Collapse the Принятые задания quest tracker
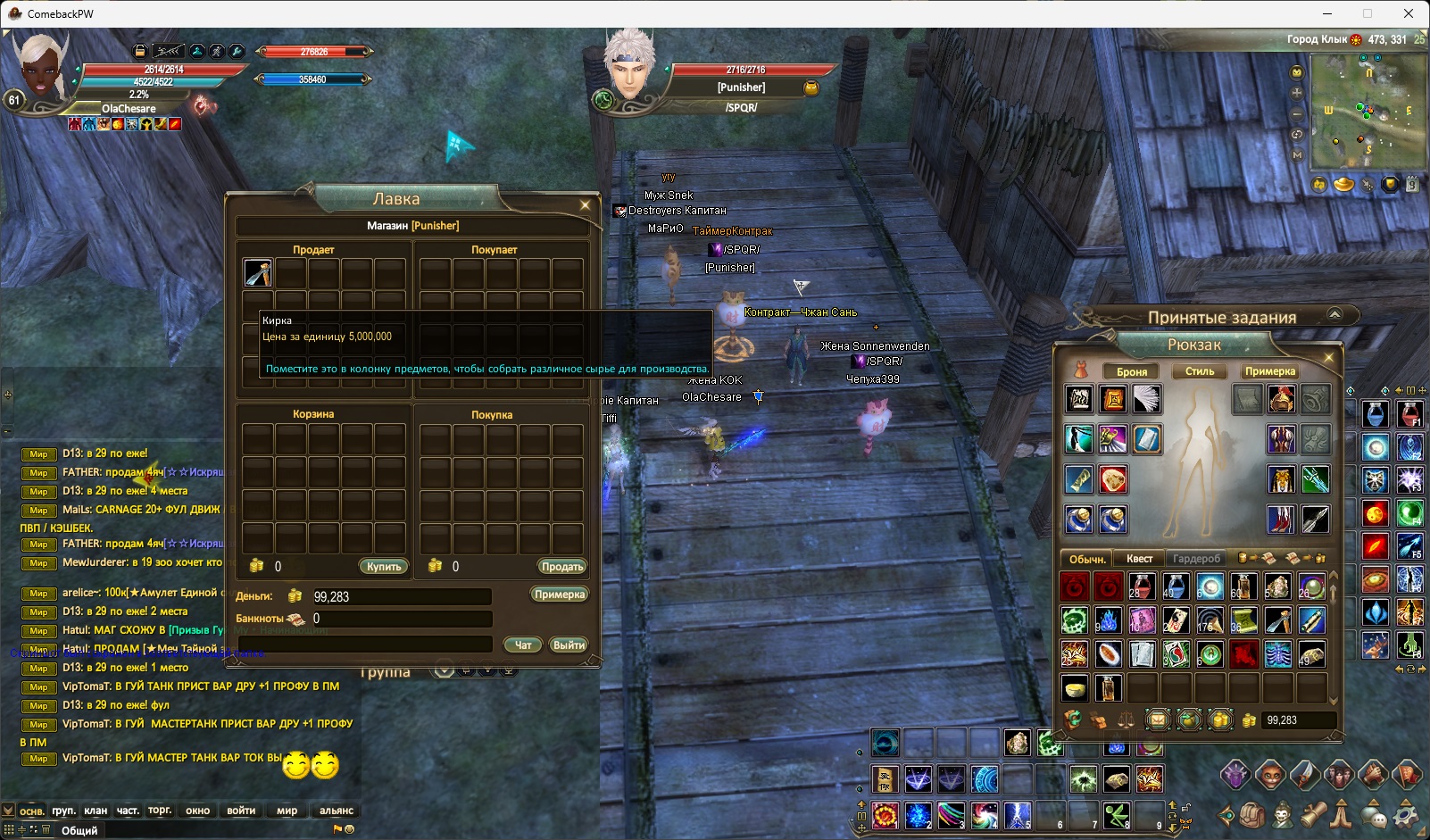 coord(1334,313)
